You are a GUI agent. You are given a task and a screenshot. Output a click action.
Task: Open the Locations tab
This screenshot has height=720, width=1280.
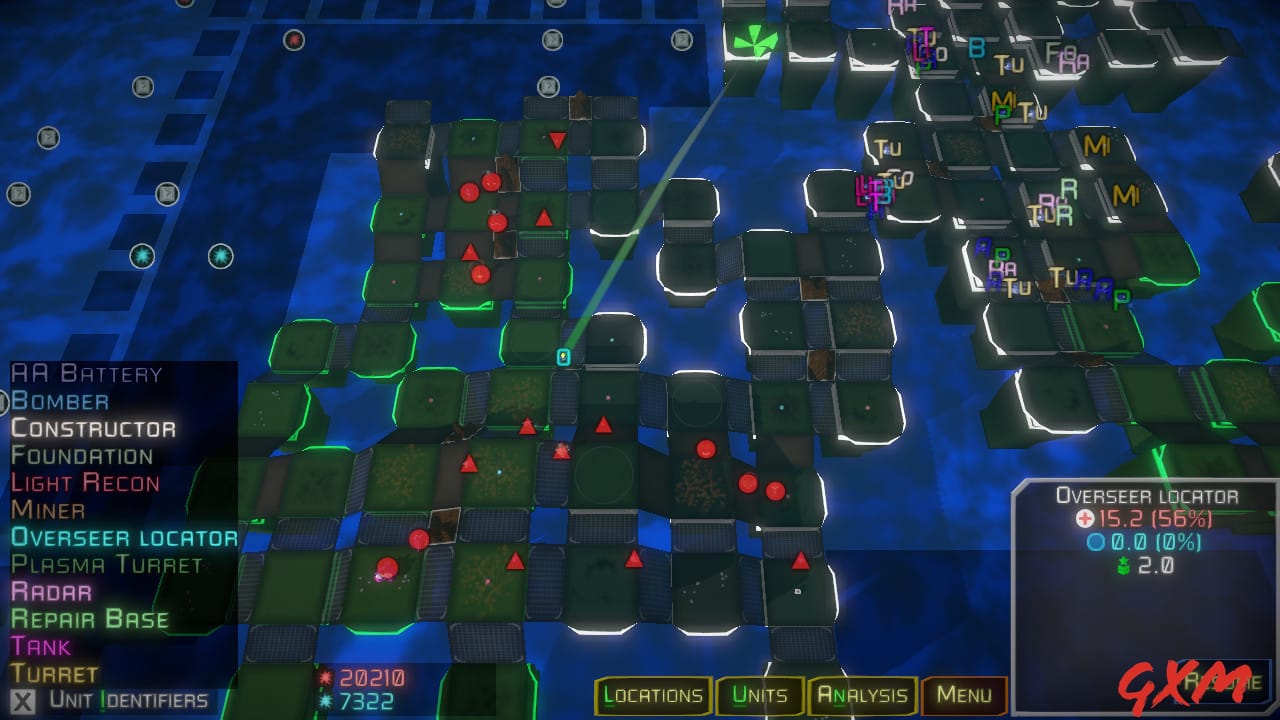point(653,695)
